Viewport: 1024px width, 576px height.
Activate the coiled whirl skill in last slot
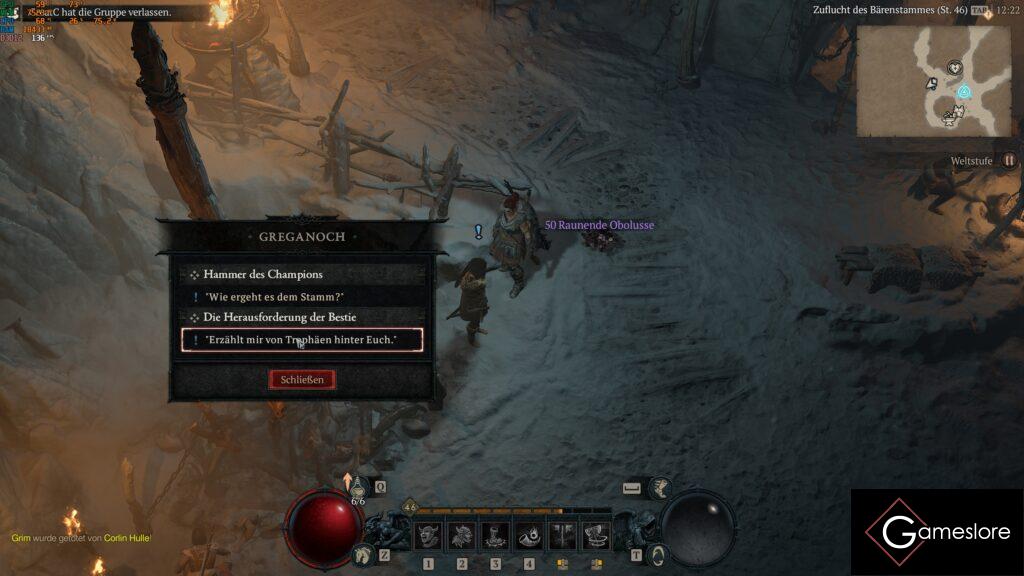pos(596,536)
